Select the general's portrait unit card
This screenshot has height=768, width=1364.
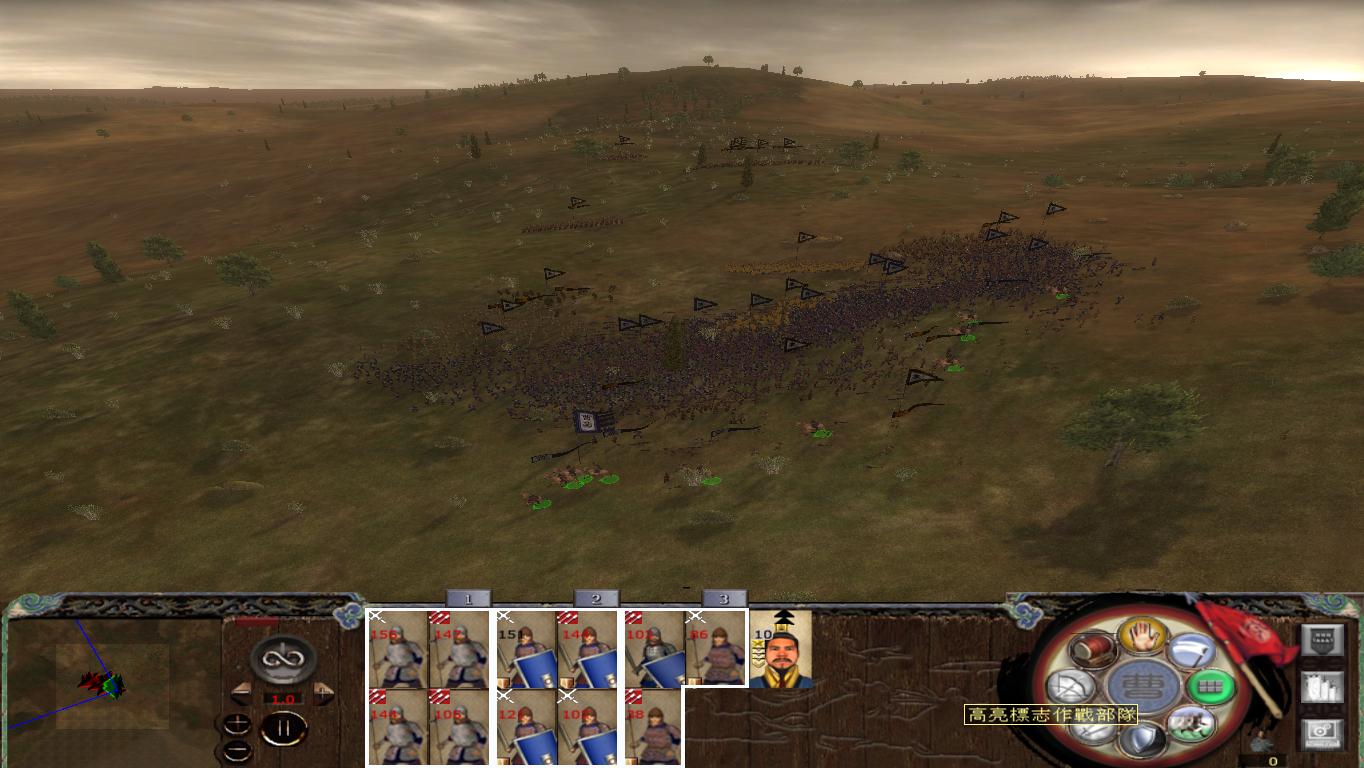[x=781, y=652]
